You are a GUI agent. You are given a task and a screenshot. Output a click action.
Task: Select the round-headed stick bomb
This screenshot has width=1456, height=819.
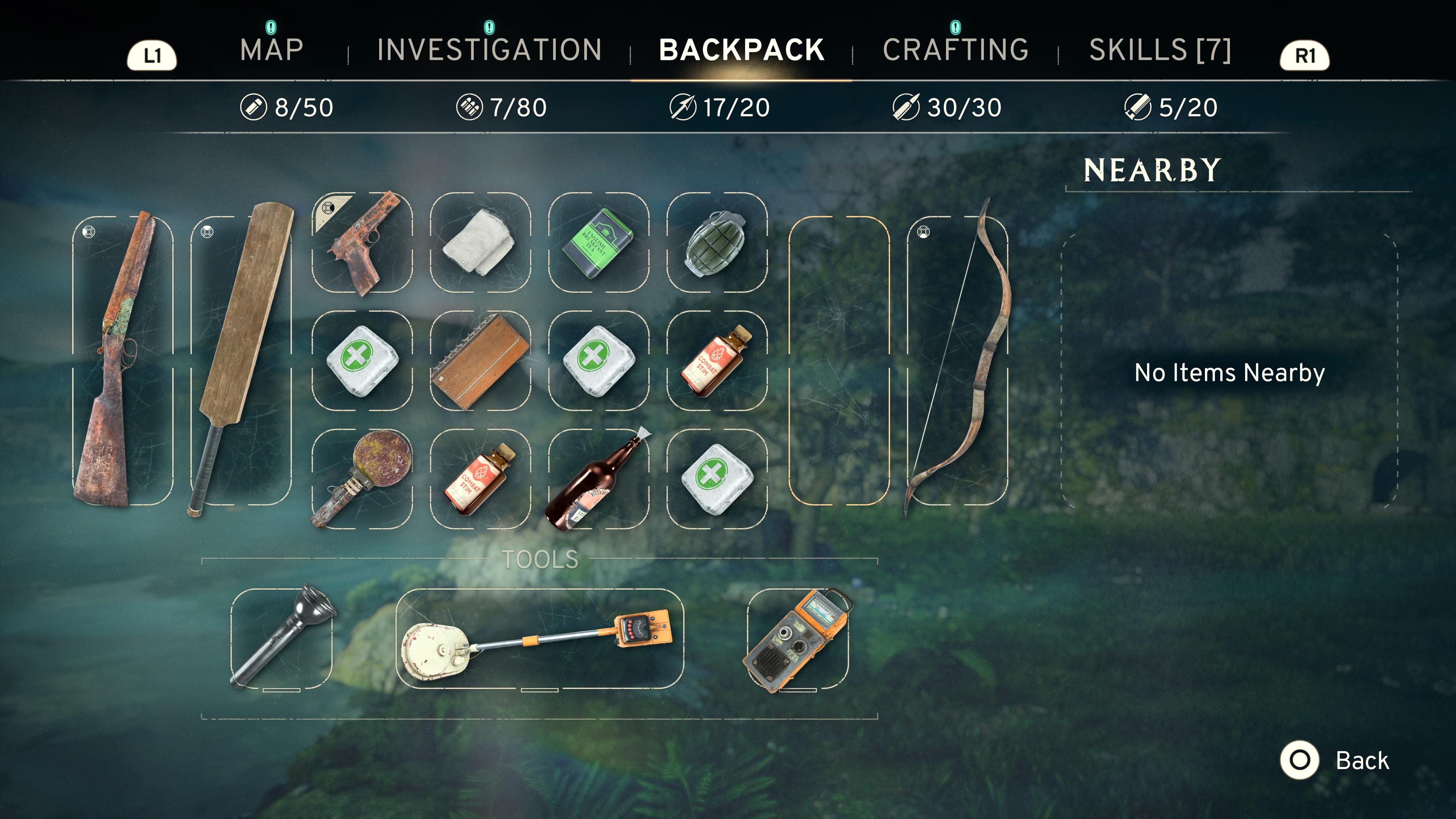[362, 479]
